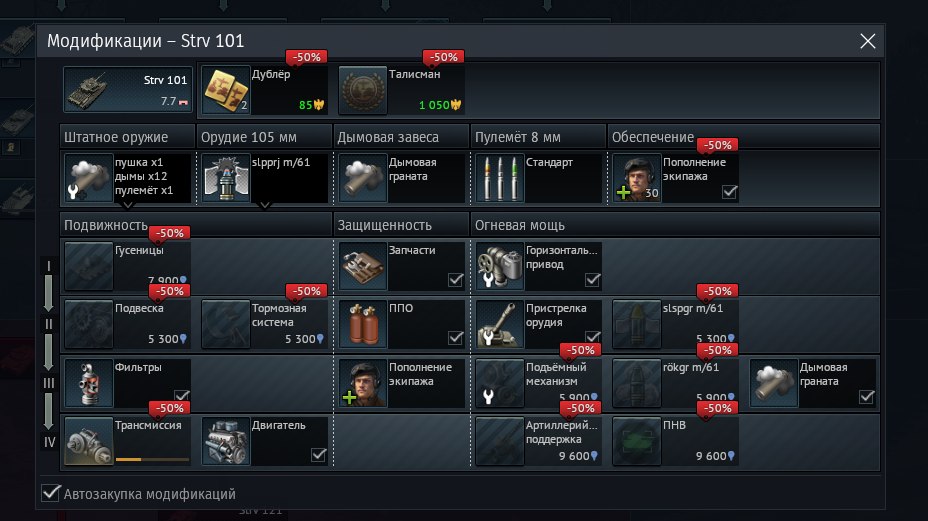Close the Strv 101 modifications window

point(867,41)
